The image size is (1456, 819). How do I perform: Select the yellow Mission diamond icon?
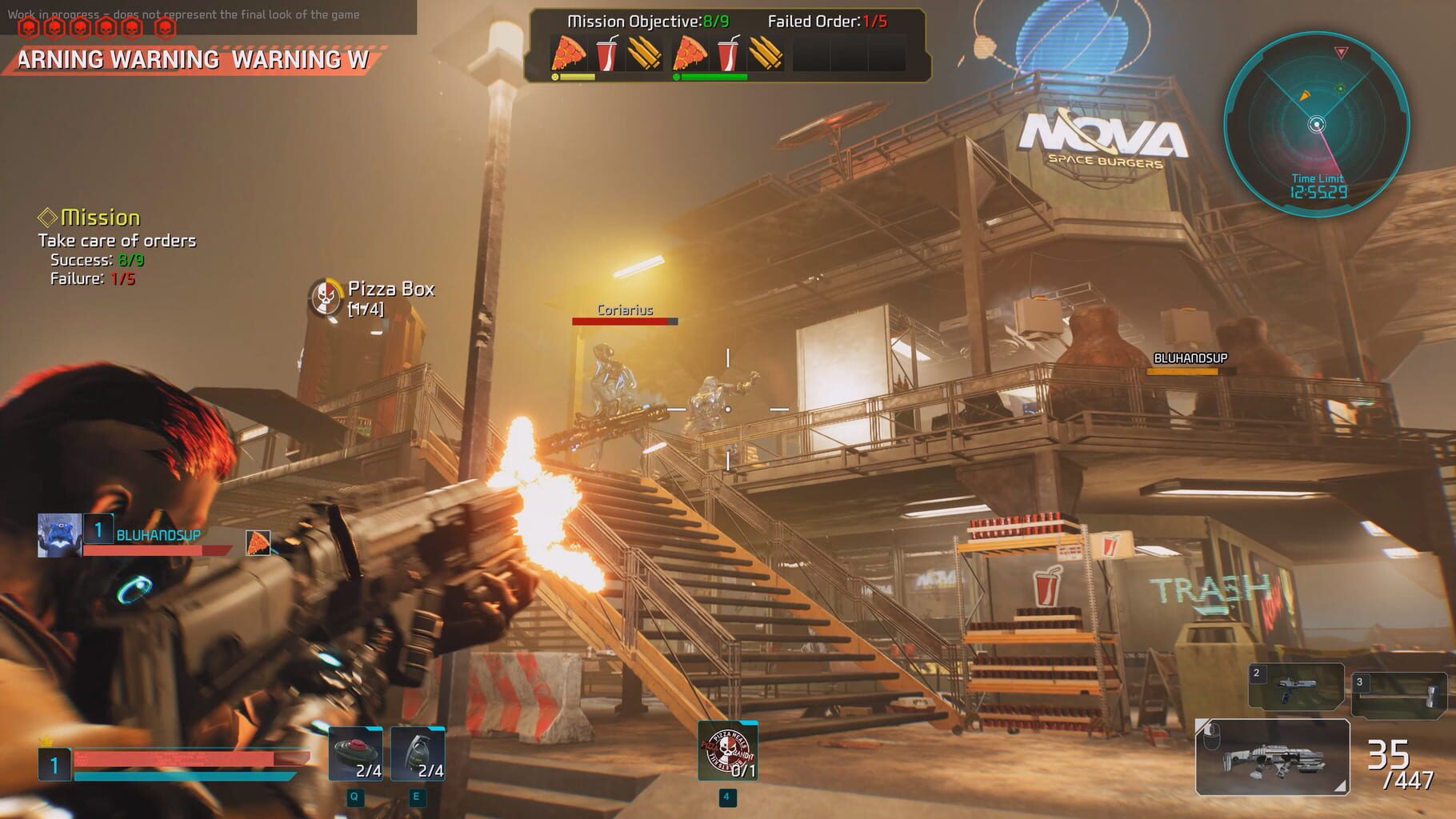(48, 218)
